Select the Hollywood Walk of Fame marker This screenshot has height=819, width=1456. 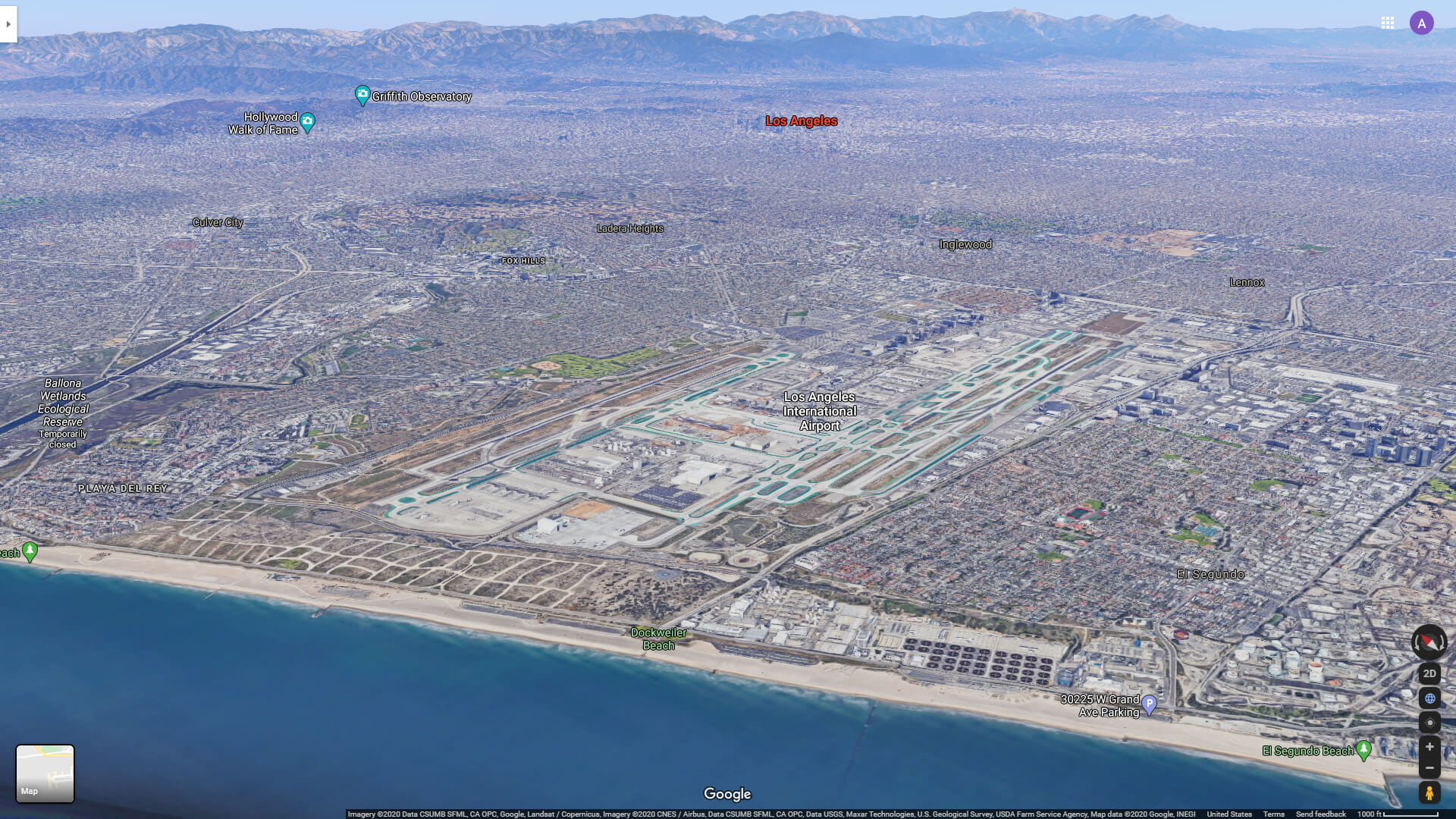[x=307, y=121]
